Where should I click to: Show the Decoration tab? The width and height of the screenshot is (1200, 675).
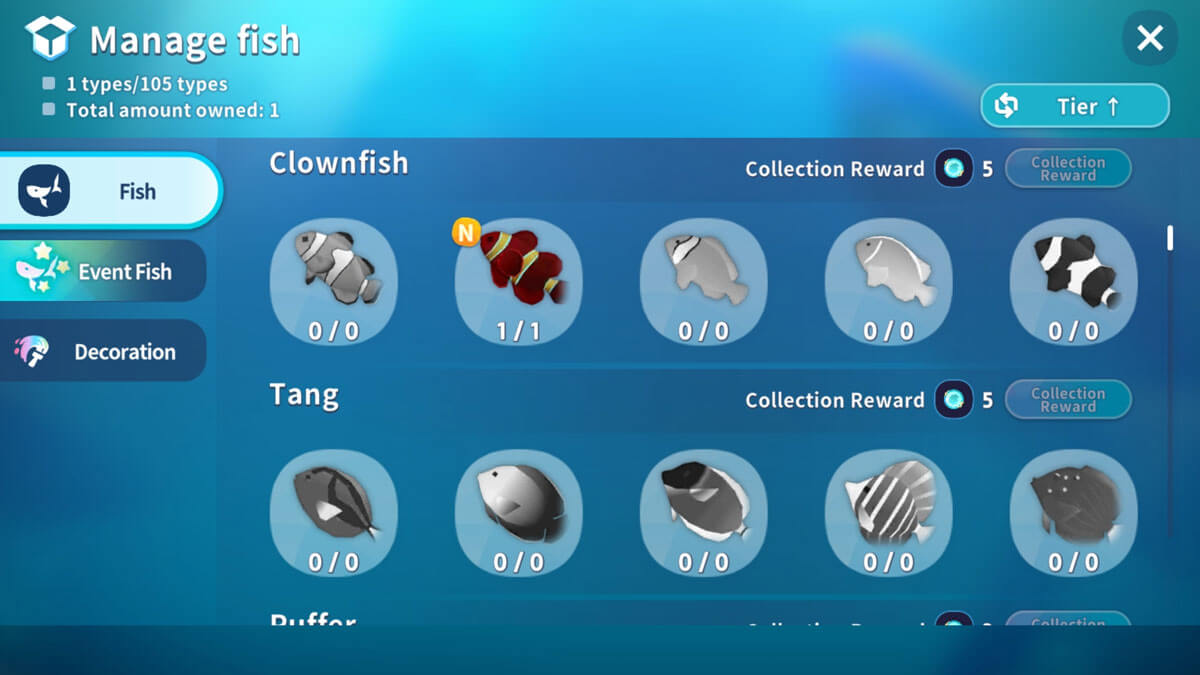(104, 351)
